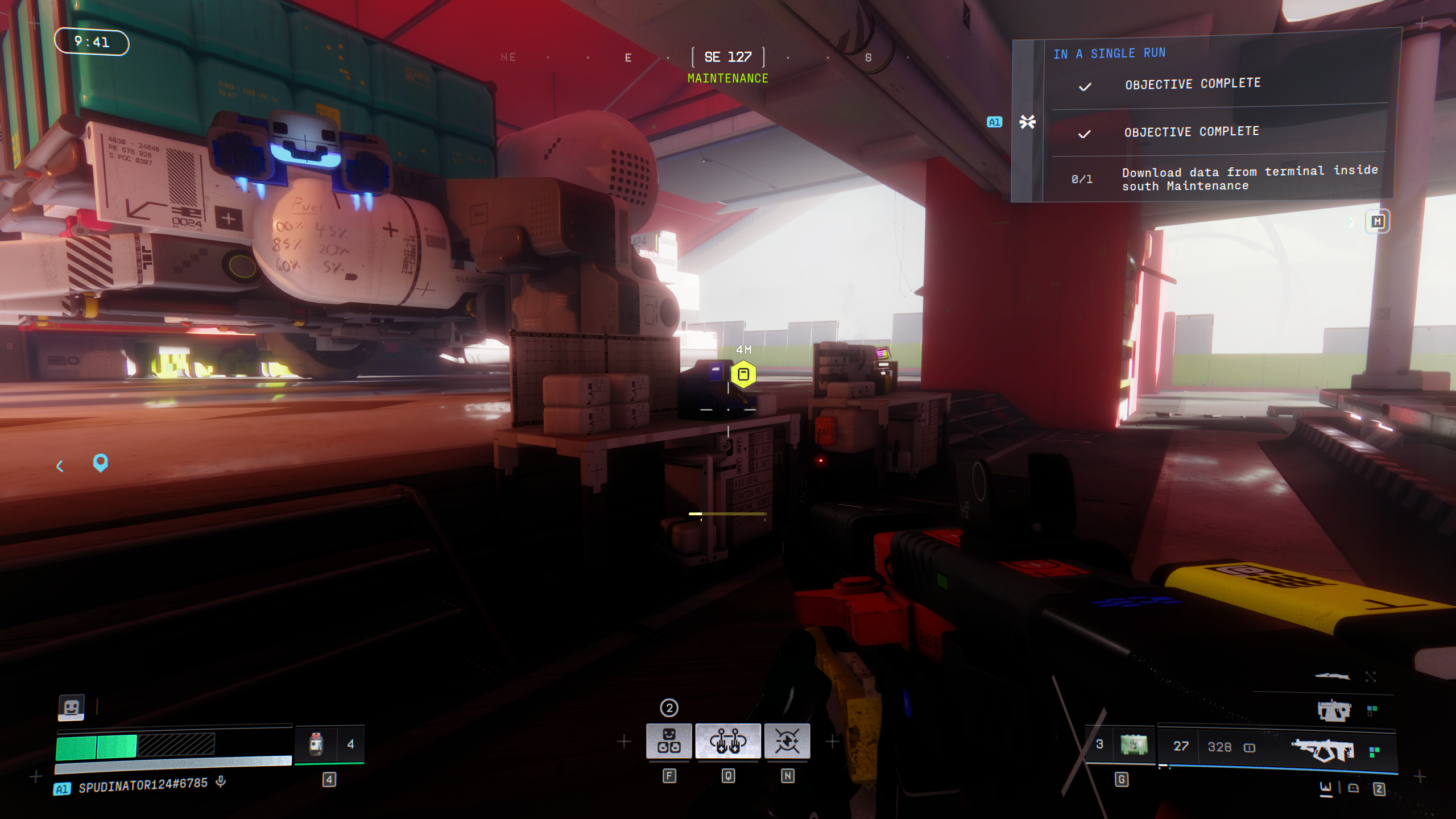Expand the chevron arrow near the M keybind
The width and height of the screenshot is (1456, 819).
tap(1351, 223)
